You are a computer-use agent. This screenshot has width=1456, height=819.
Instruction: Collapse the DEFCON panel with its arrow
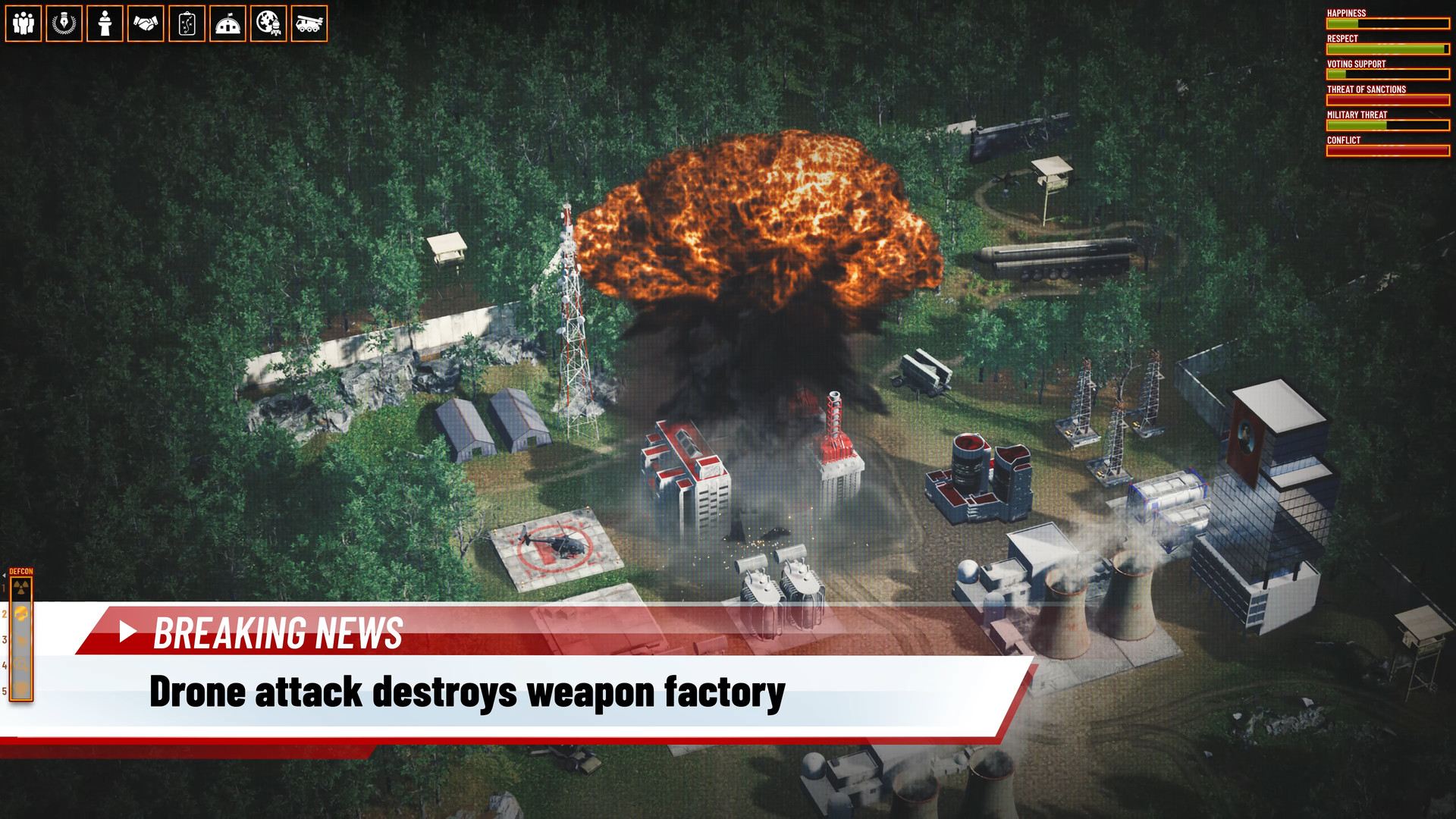point(5,575)
